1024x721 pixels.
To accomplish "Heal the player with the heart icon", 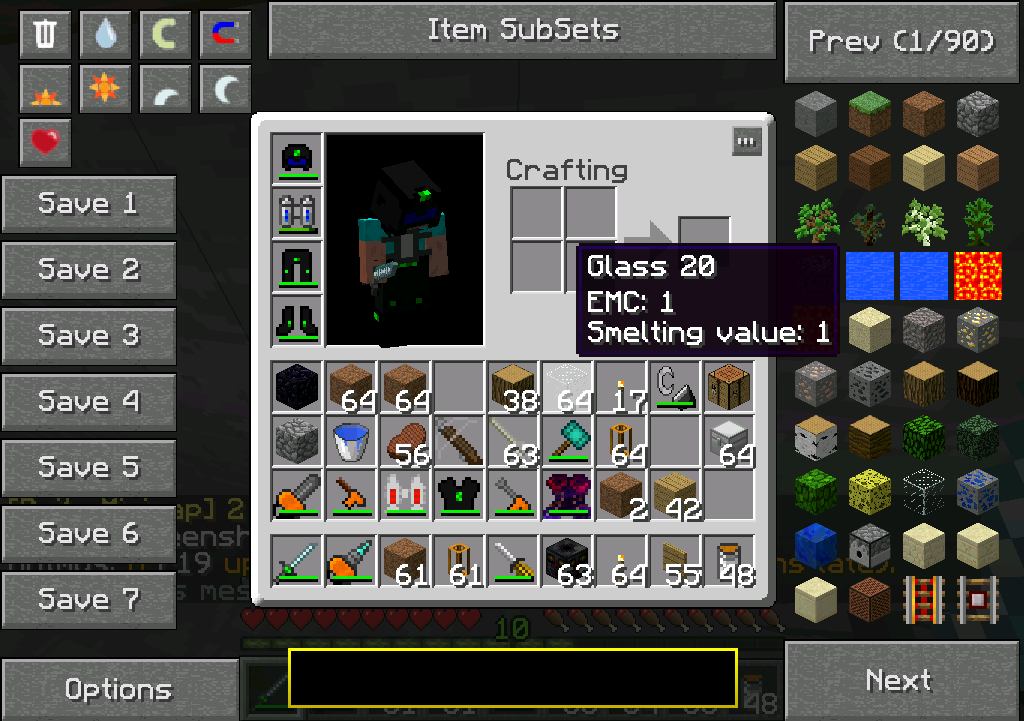I will 45,142.
